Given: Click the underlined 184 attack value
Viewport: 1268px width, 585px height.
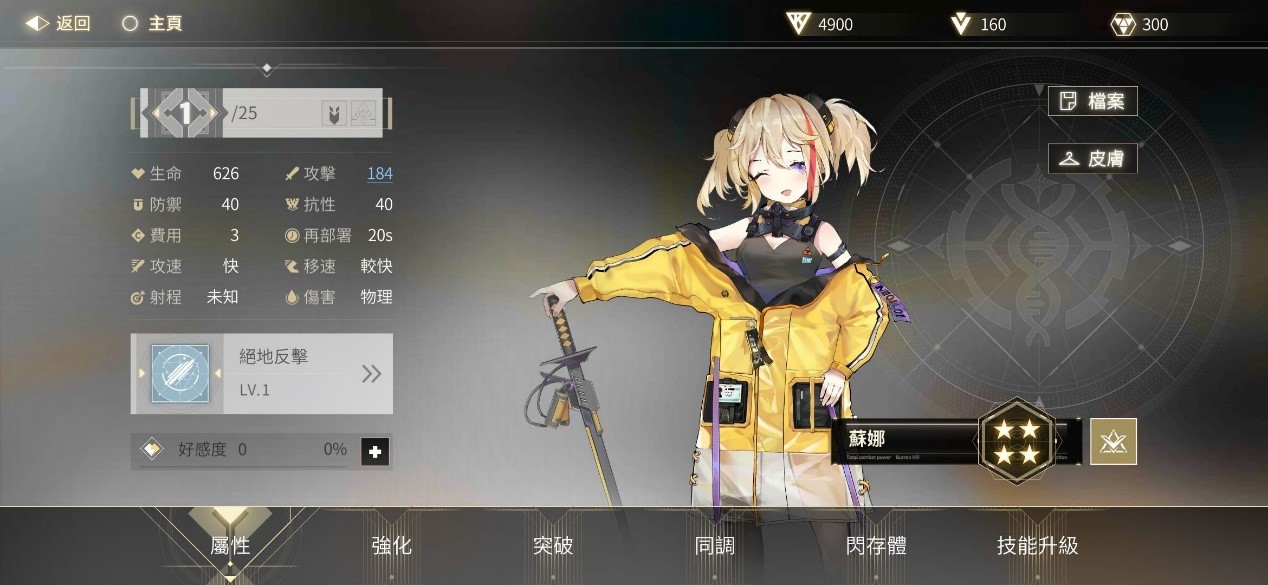Looking at the screenshot, I should pos(379,174).
